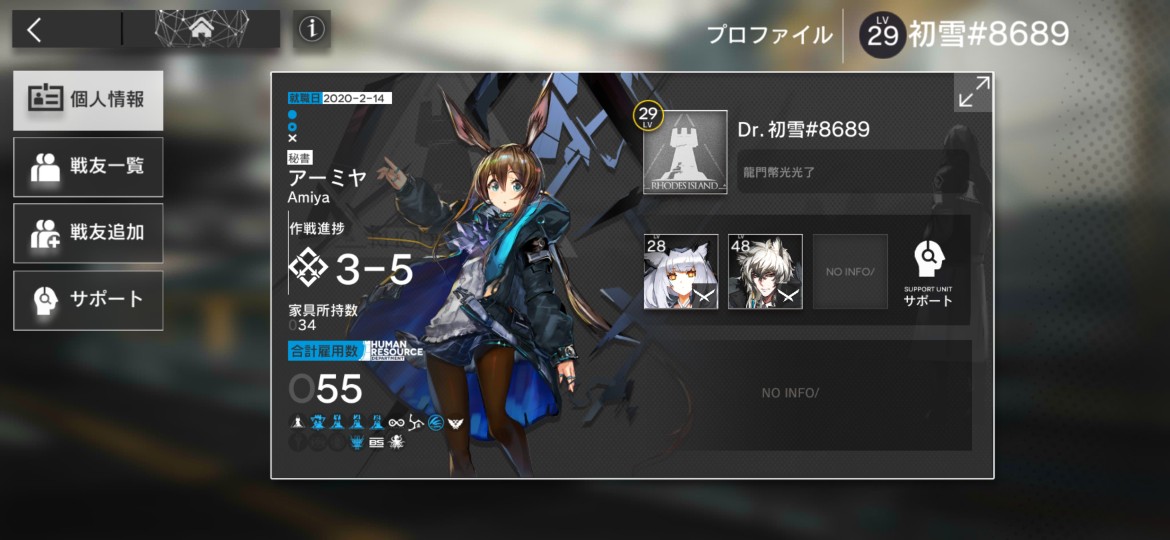Click the Rhodes Island avatar picture

coord(685,152)
